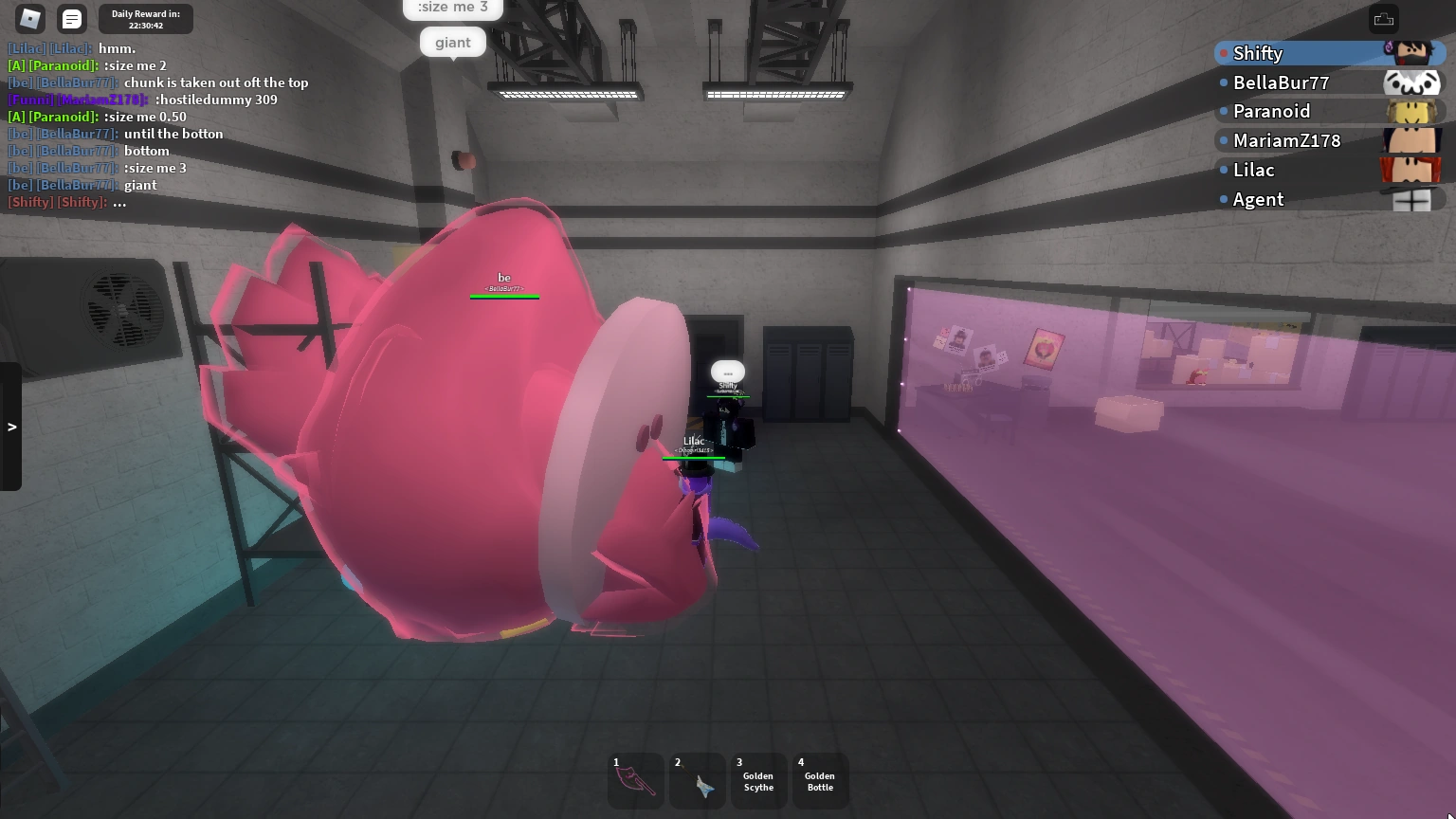The width and height of the screenshot is (1456, 819).
Task: Click BellaBur77's green health bar
Action: click(503, 295)
